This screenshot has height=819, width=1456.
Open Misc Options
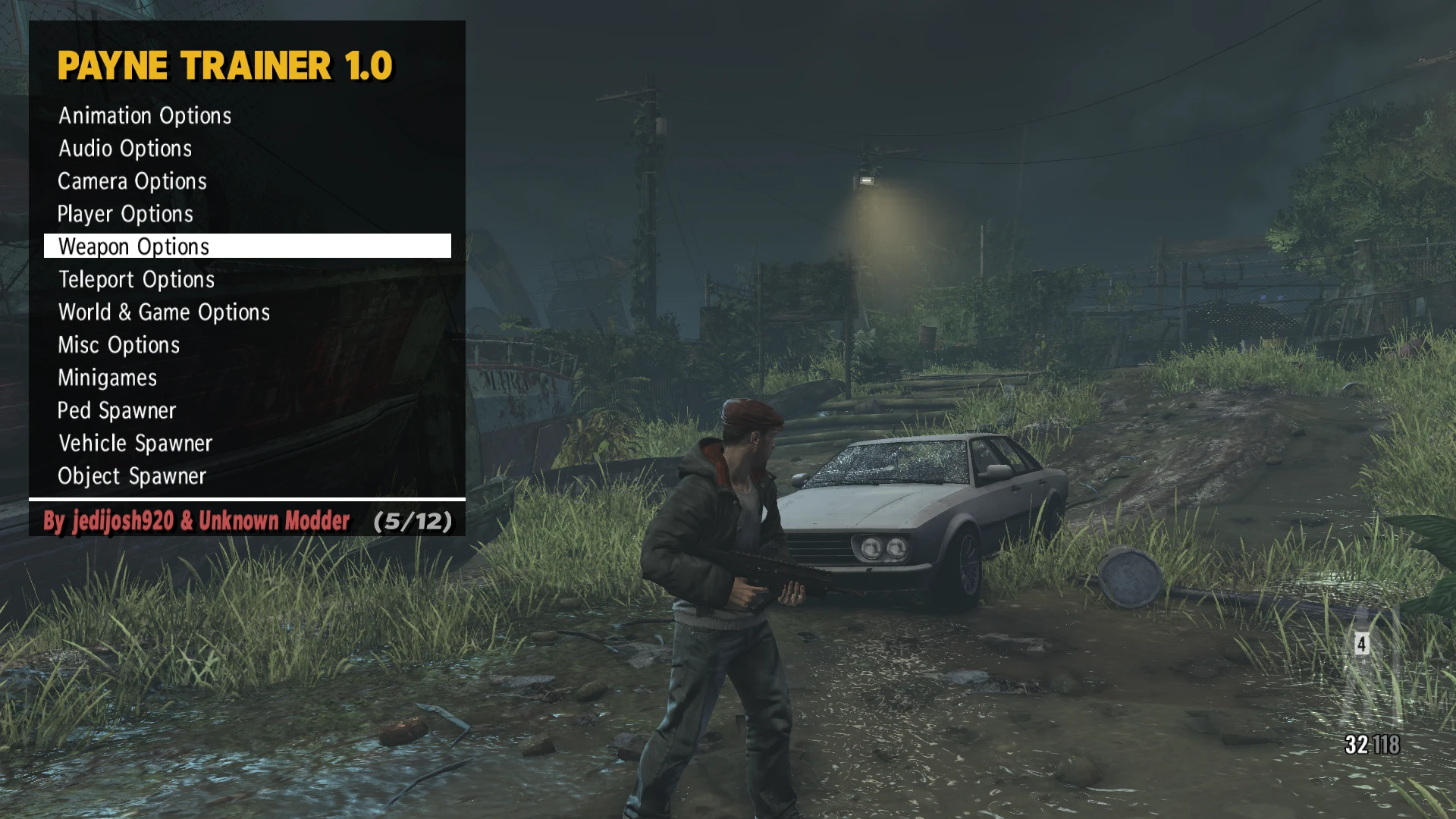pos(118,345)
